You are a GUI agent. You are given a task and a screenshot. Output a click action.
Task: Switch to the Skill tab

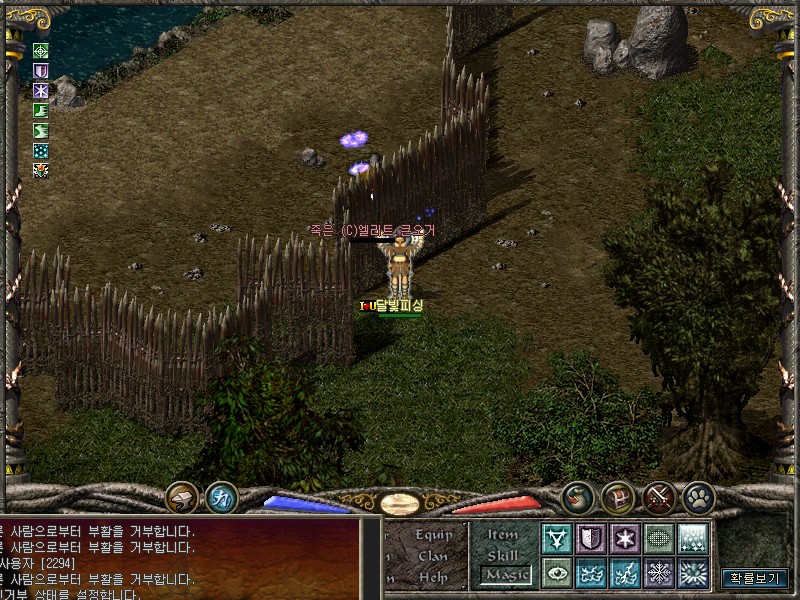tap(503, 556)
